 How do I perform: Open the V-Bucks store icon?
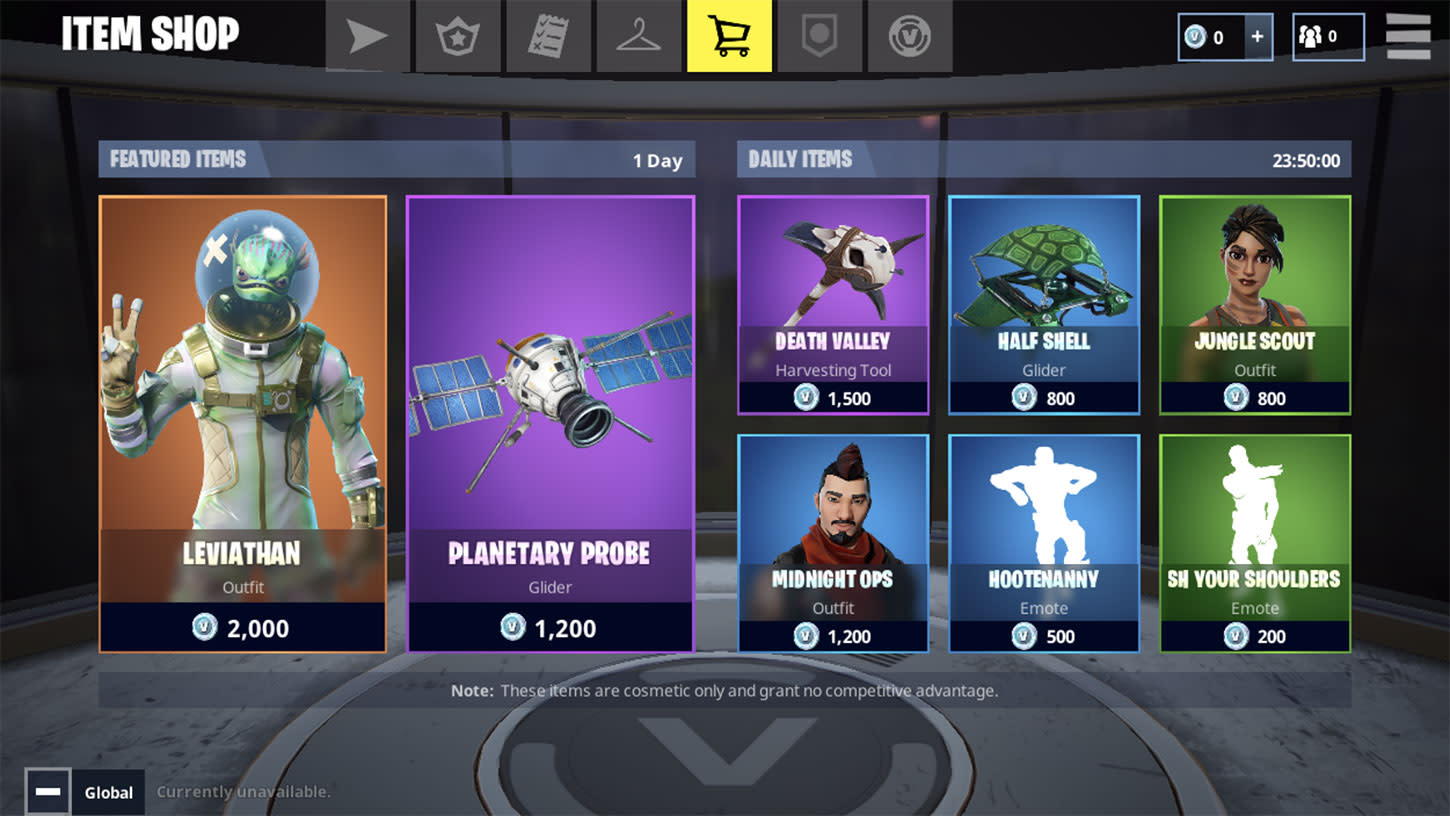click(x=910, y=36)
